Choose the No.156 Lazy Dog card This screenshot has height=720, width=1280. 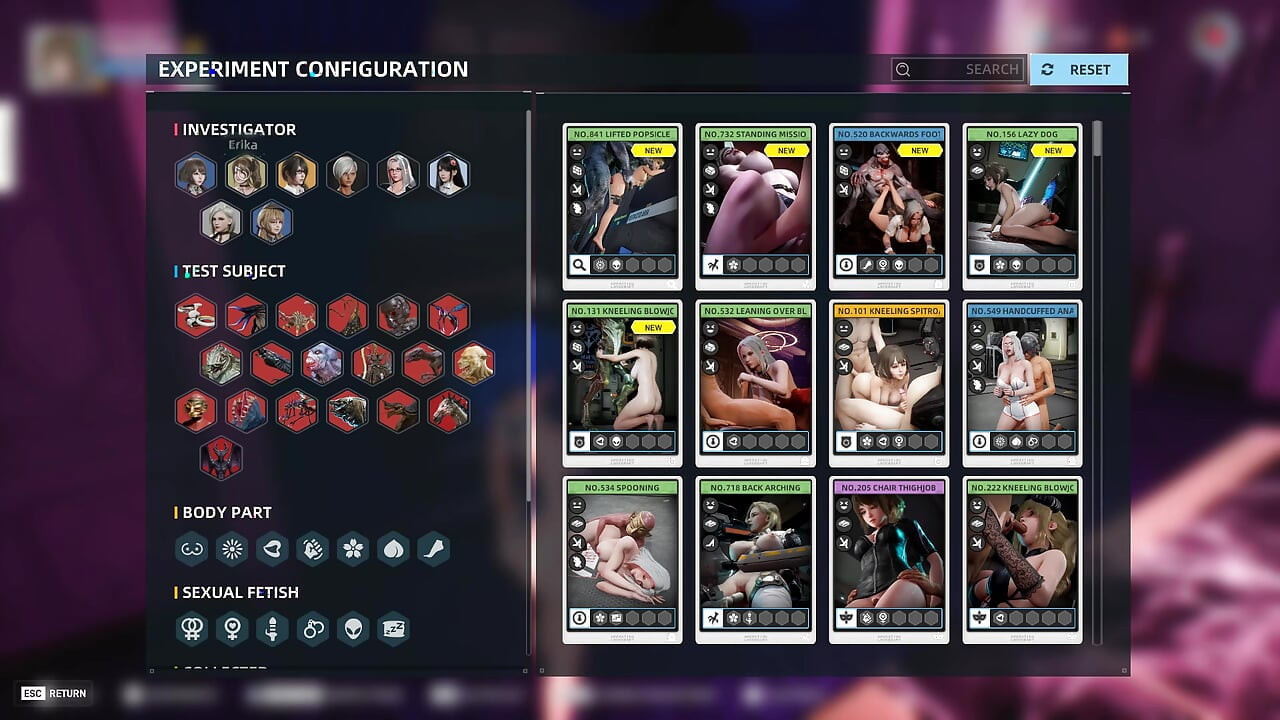[x=1022, y=206]
